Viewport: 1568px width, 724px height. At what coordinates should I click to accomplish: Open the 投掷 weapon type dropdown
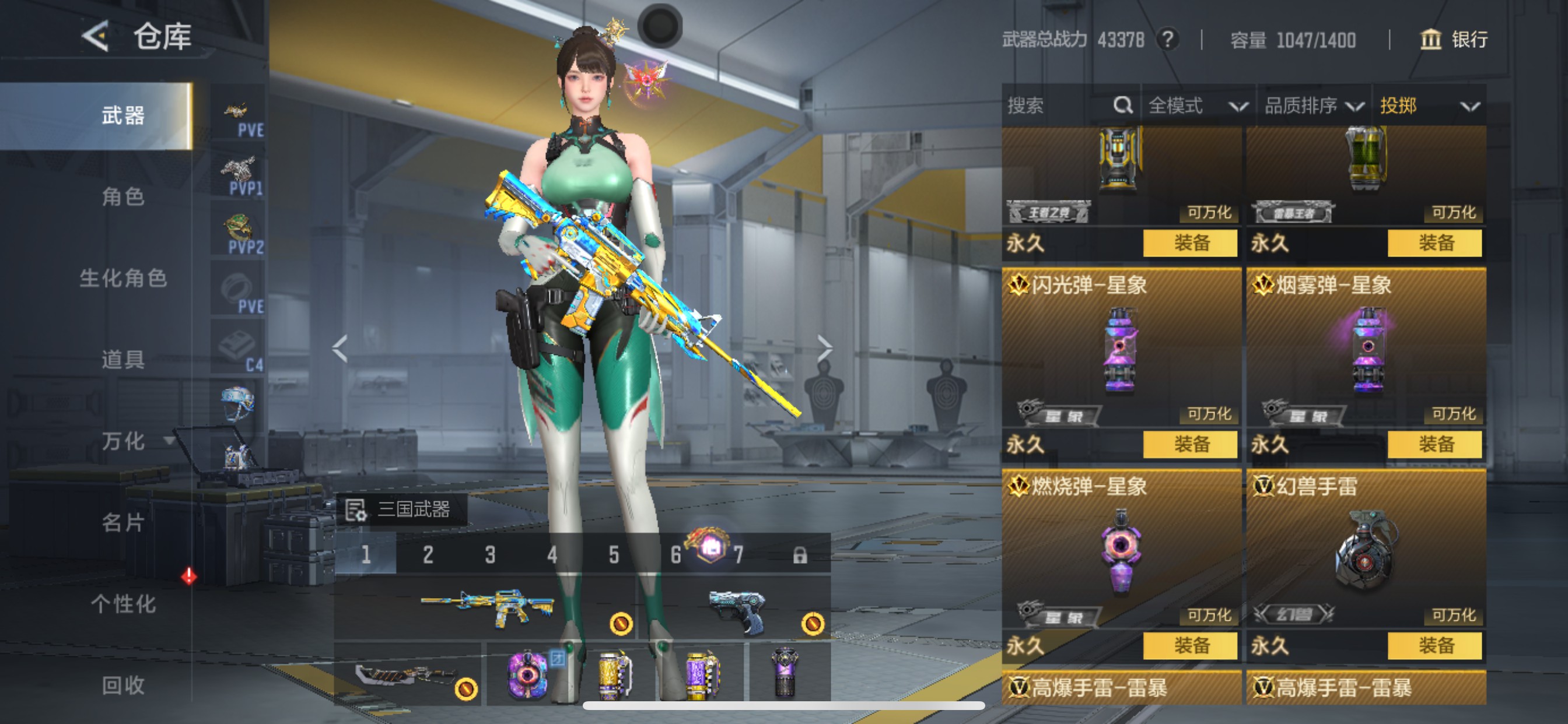coord(1428,106)
